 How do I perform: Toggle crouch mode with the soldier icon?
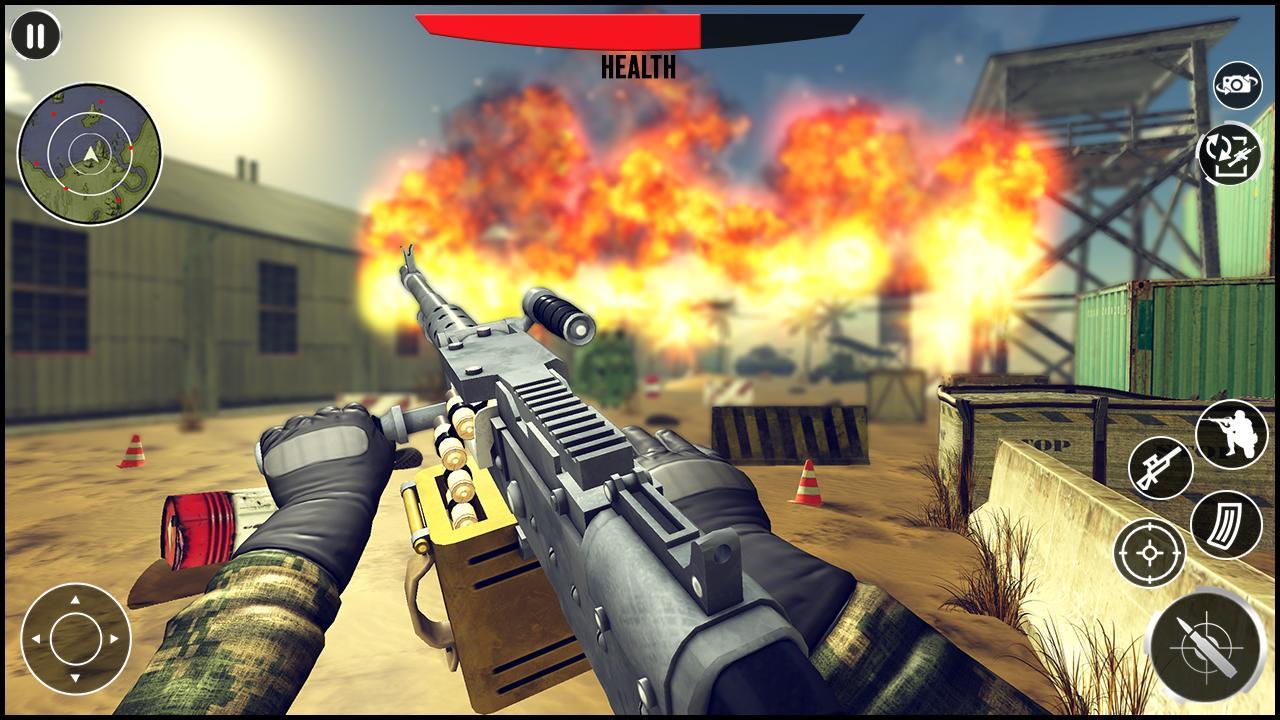pyautogui.click(x=1232, y=432)
